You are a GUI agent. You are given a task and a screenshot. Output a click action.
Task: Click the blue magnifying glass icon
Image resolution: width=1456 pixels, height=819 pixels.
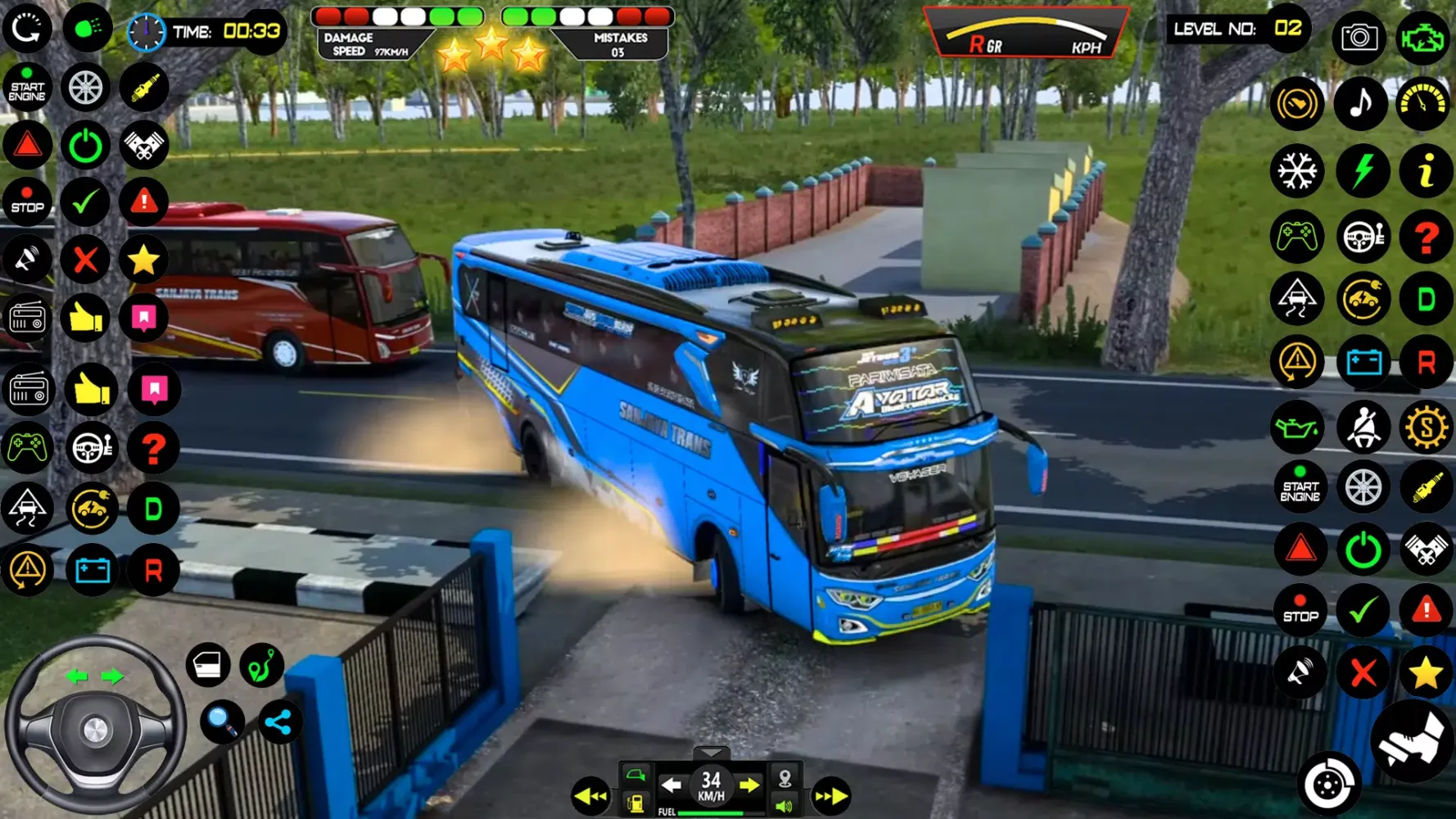(x=221, y=721)
